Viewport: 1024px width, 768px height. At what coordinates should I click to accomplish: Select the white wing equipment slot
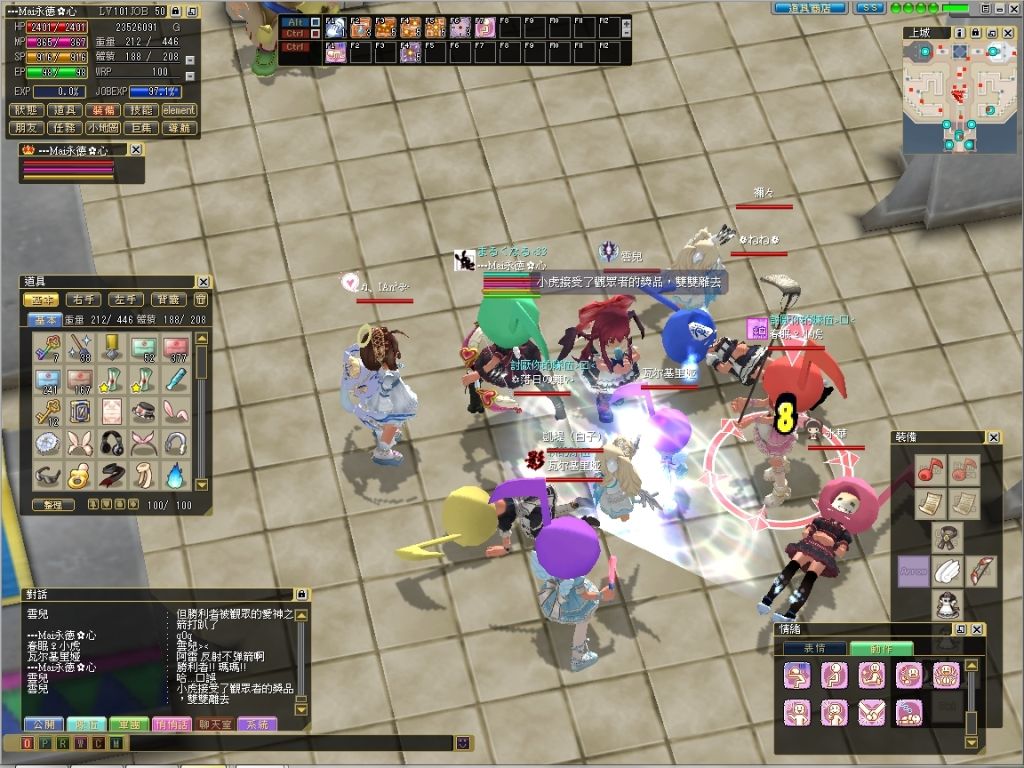946,572
